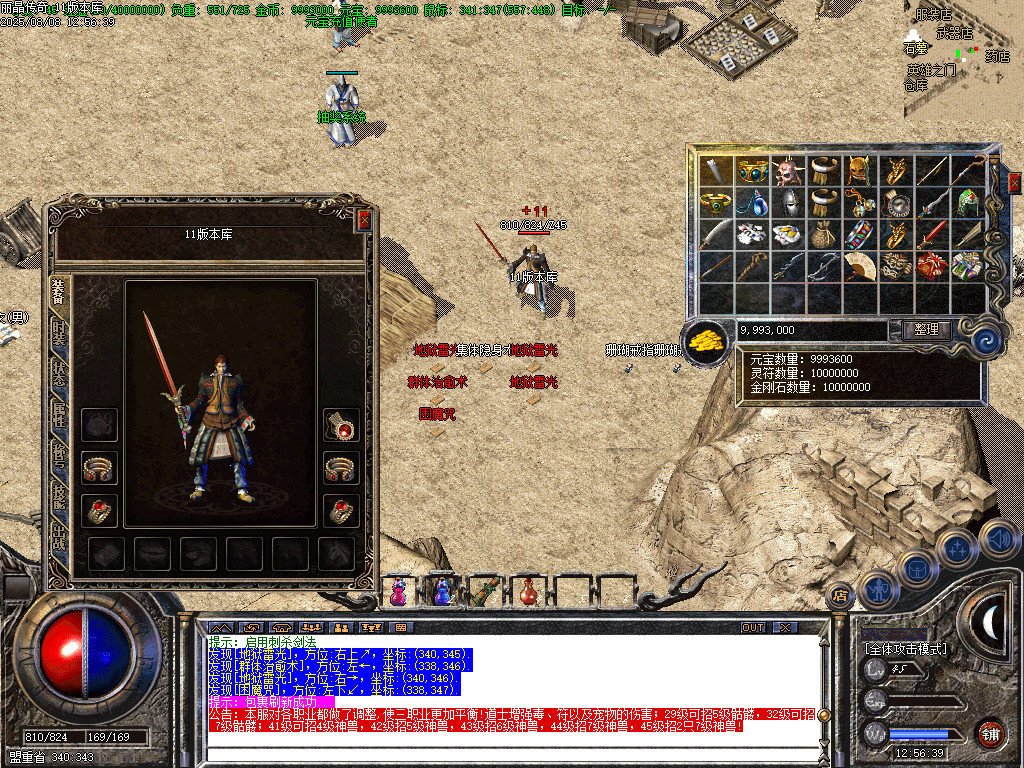Toggle the 全体攻击模式 attack mode label

(903, 649)
